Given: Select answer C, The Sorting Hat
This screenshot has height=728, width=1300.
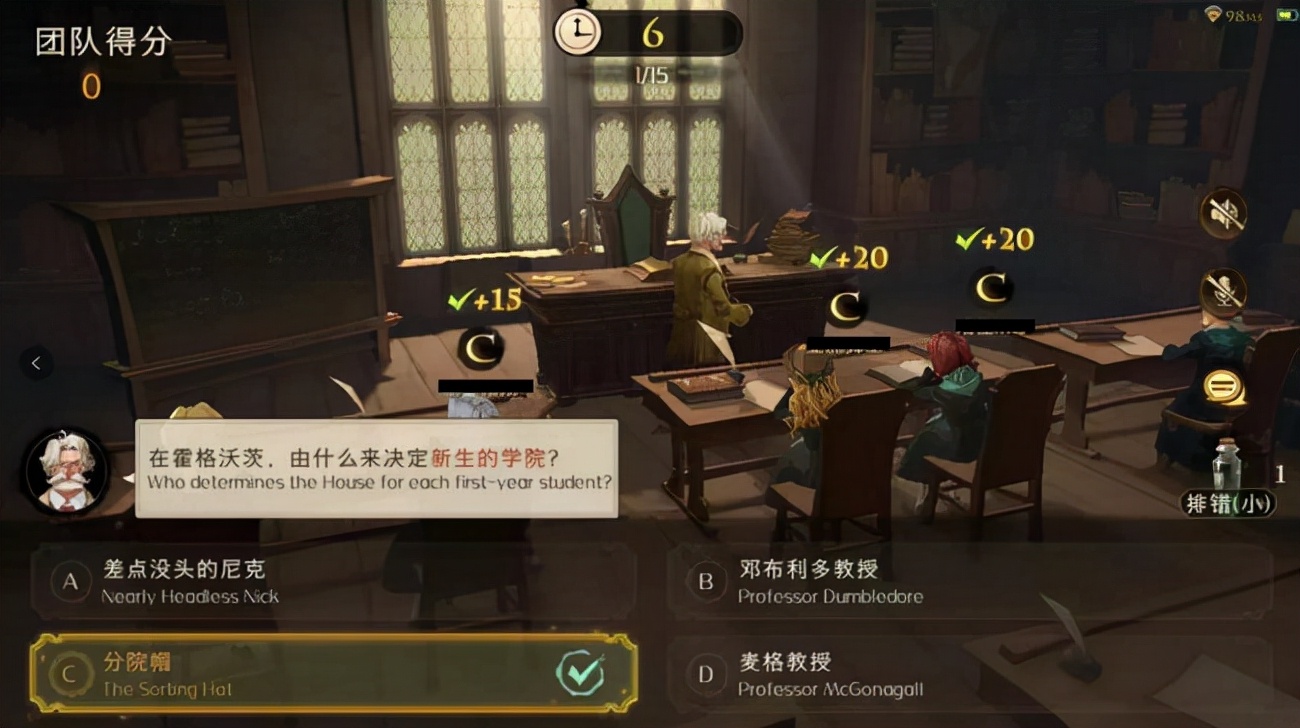Looking at the screenshot, I should point(300,673).
